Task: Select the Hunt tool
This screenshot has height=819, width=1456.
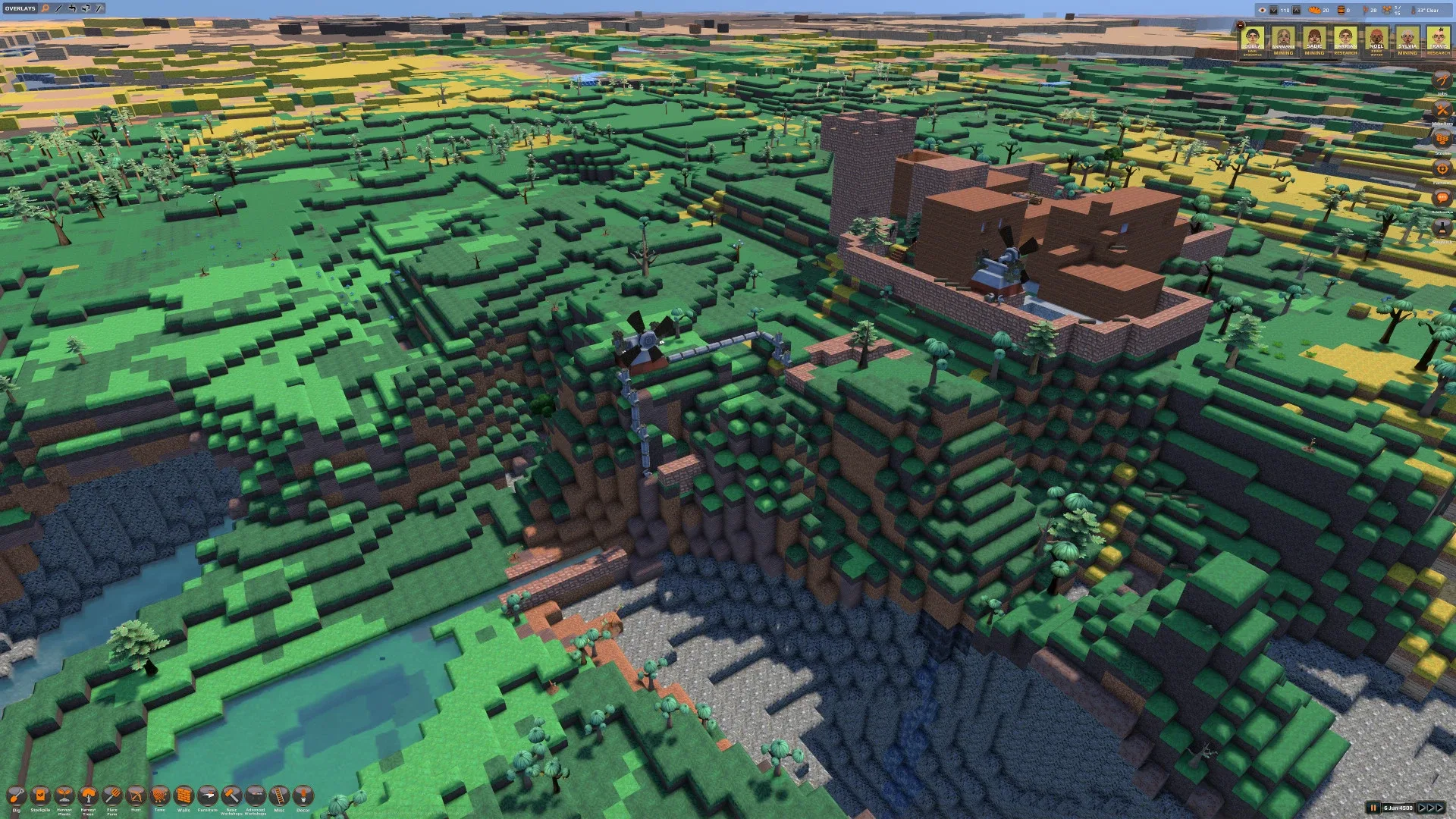Action: 135,796
